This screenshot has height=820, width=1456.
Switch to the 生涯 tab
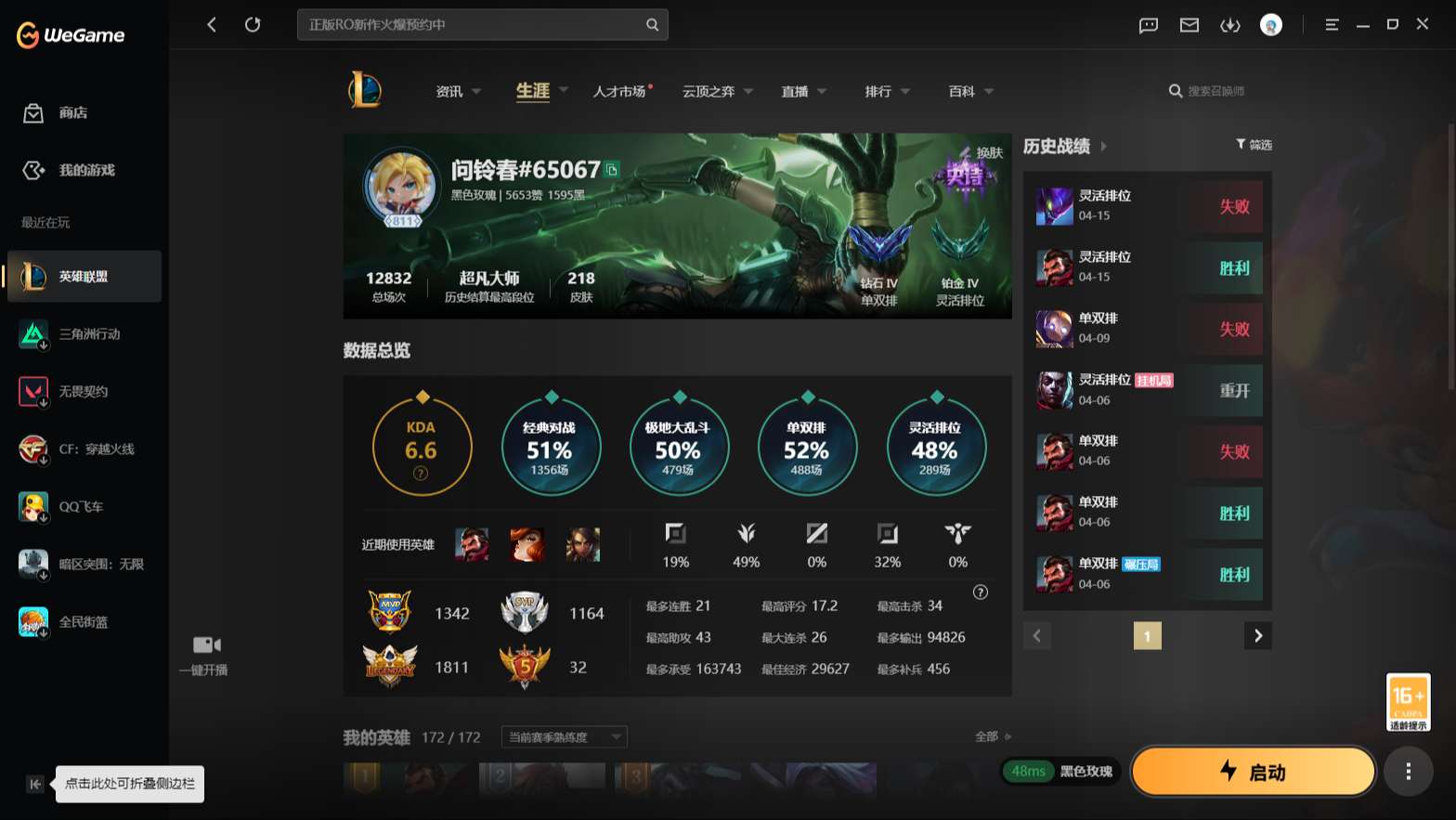[531, 91]
